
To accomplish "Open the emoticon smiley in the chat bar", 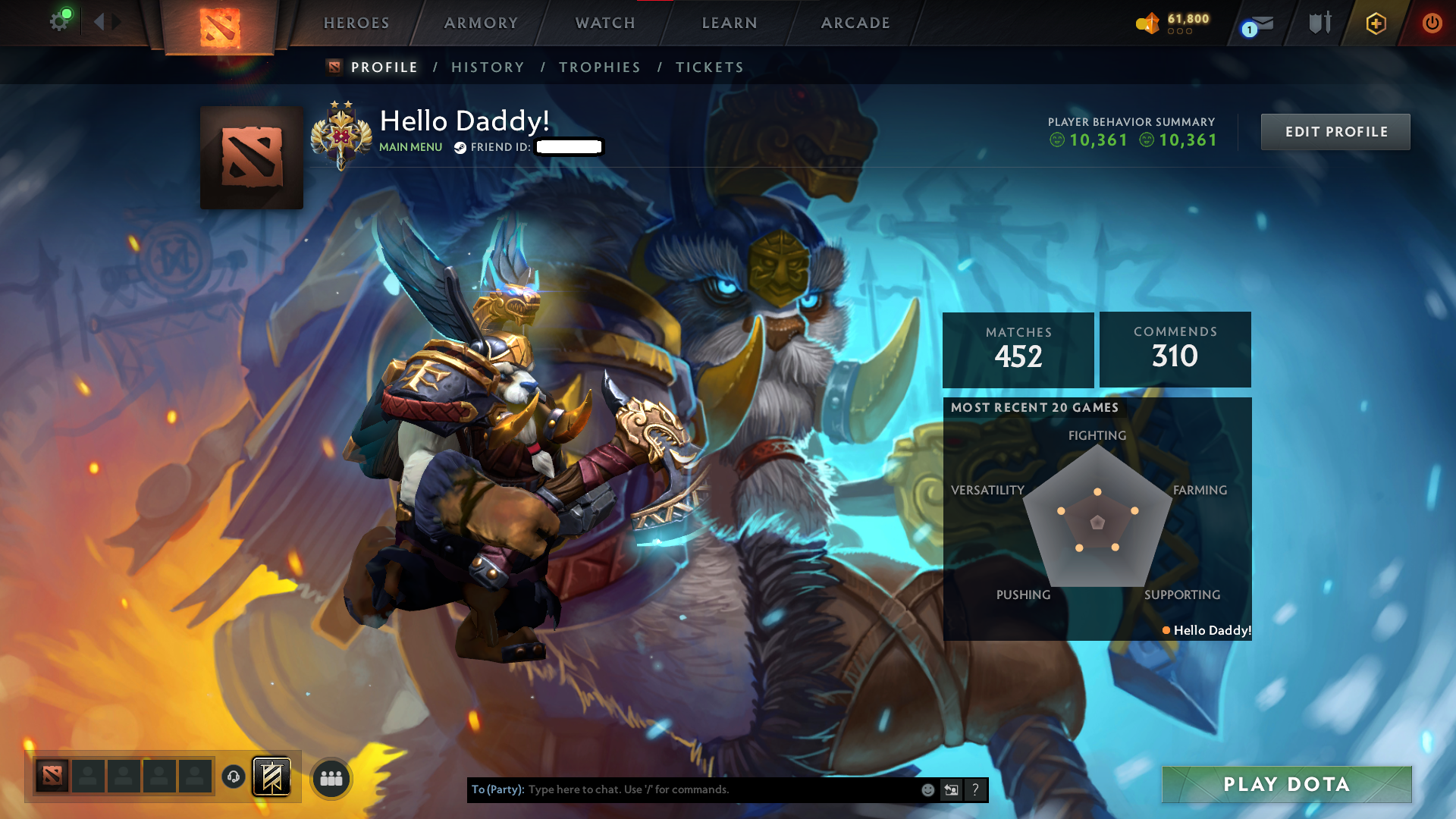I will point(927,789).
